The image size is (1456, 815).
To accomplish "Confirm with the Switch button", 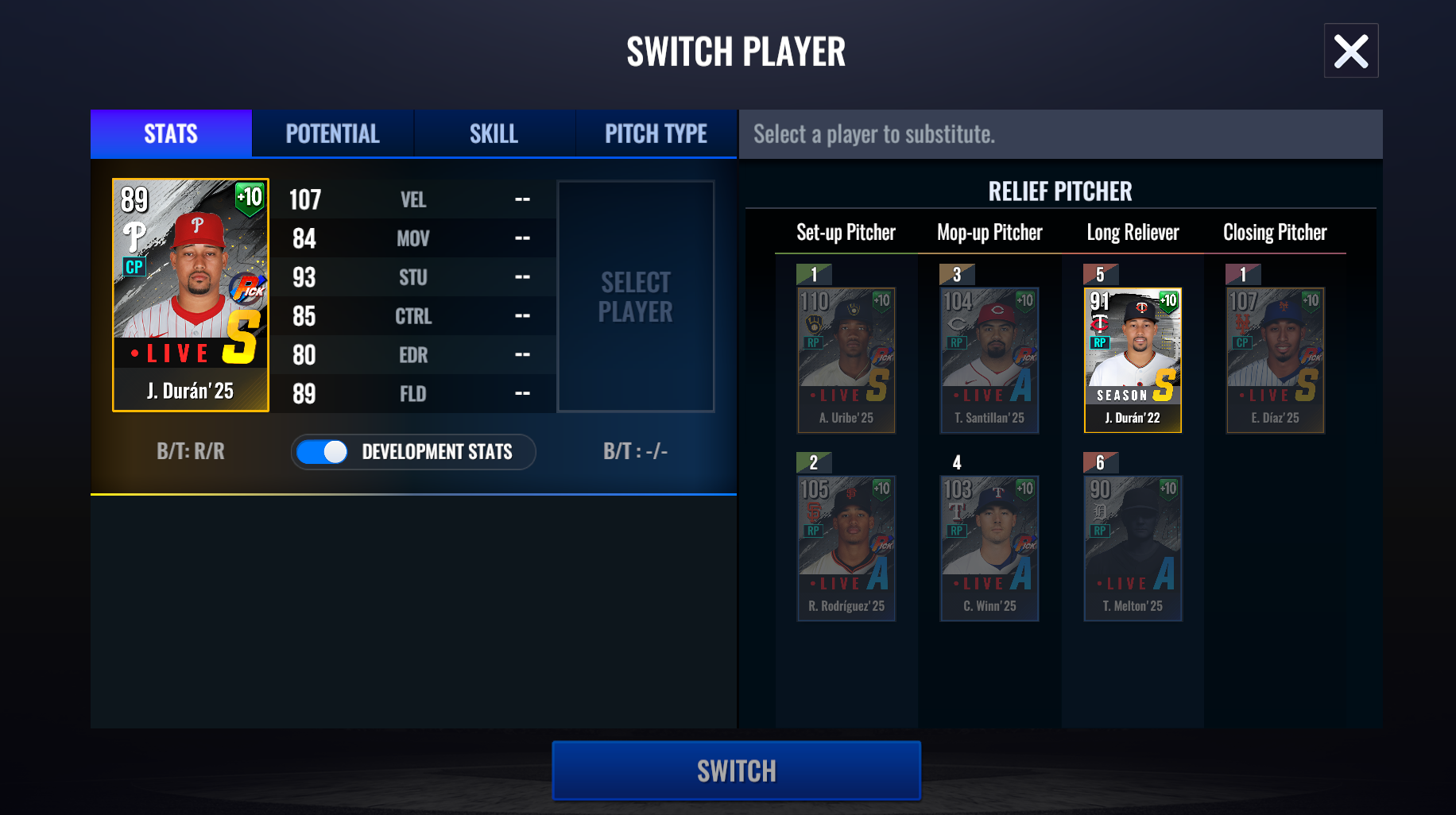I will point(736,771).
